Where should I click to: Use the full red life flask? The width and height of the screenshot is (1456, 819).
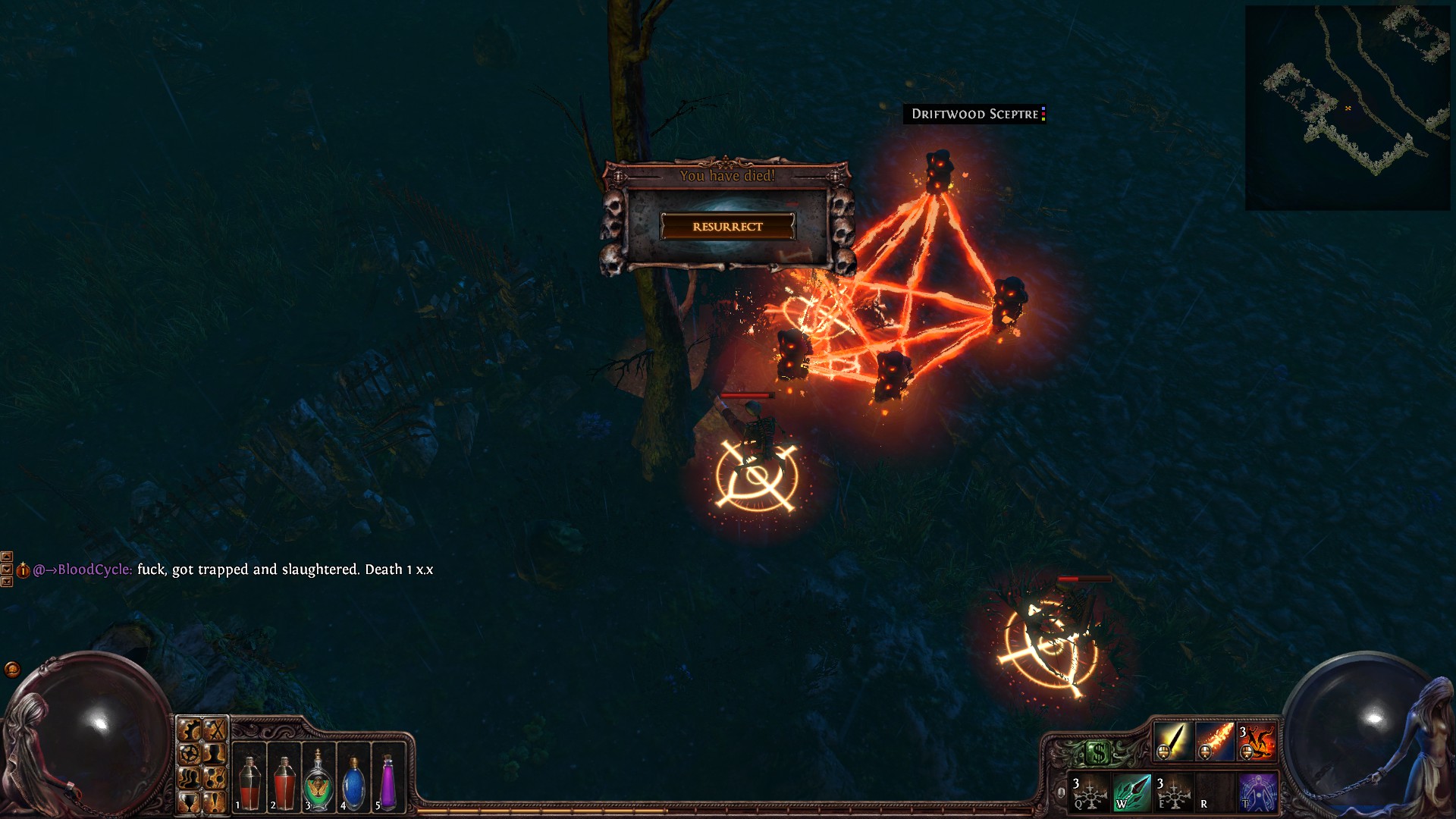[284, 781]
